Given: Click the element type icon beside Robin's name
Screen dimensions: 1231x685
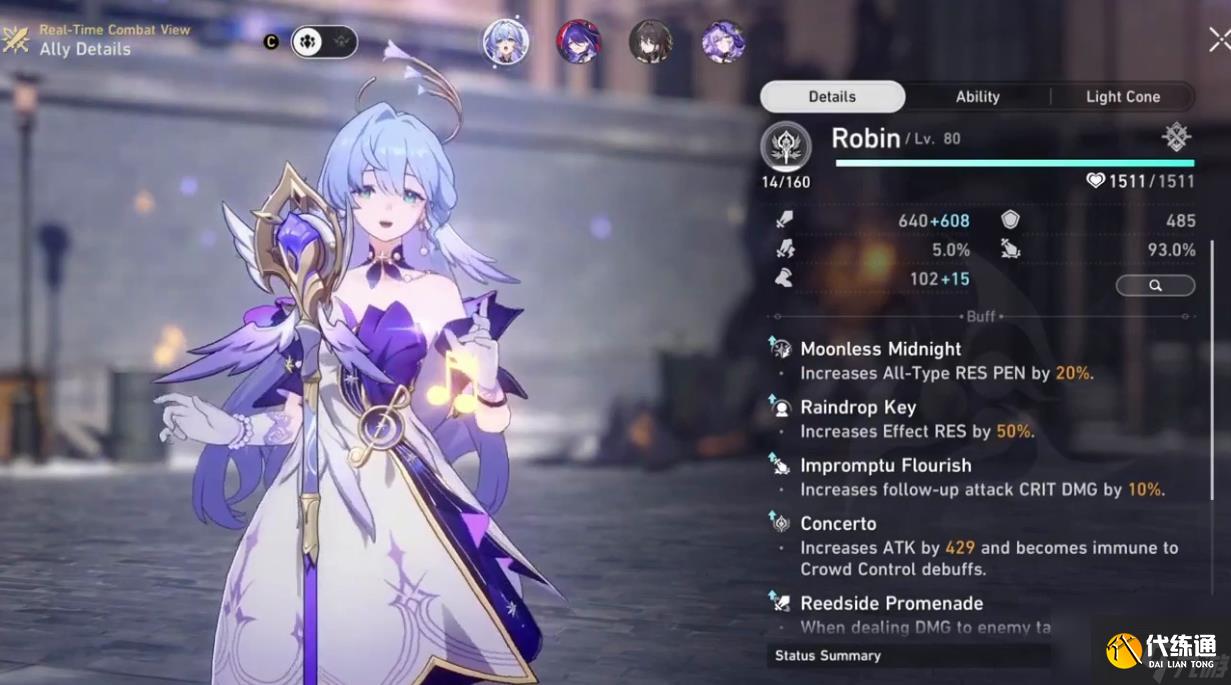Looking at the screenshot, I should click(x=1176, y=138).
